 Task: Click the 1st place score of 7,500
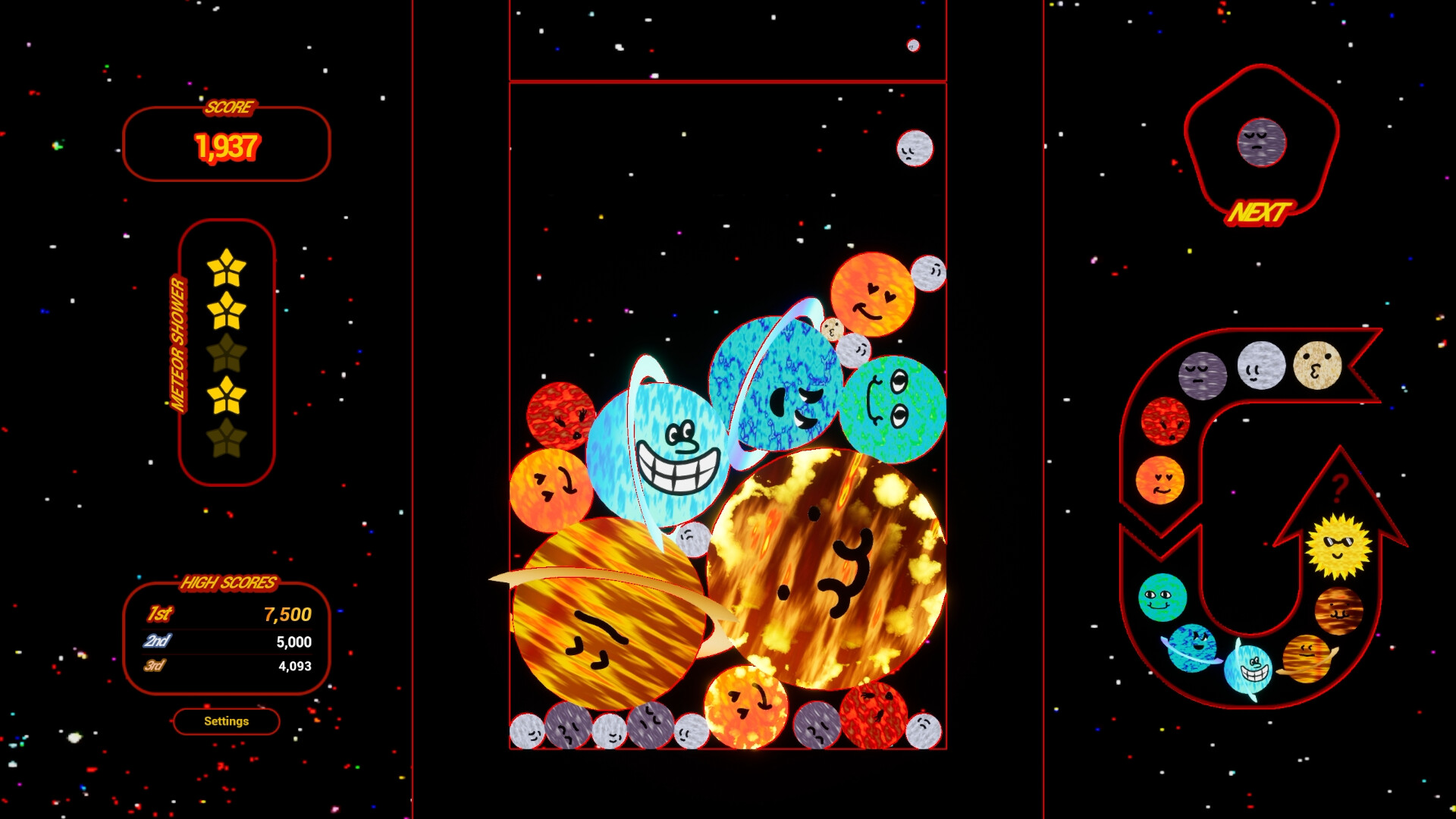click(288, 616)
